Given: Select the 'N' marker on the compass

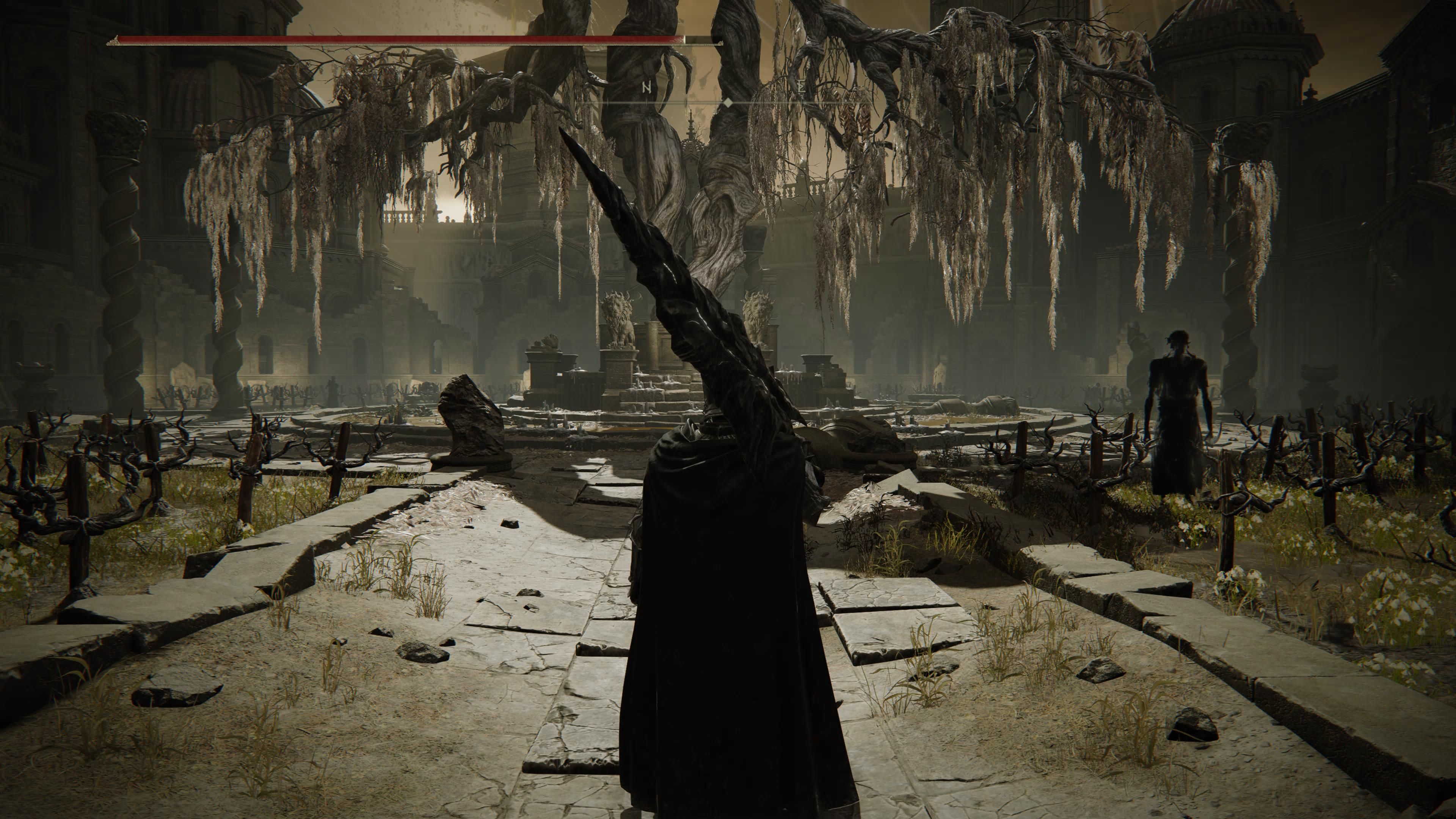Looking at the screenshot, I should tap(646, 87).
